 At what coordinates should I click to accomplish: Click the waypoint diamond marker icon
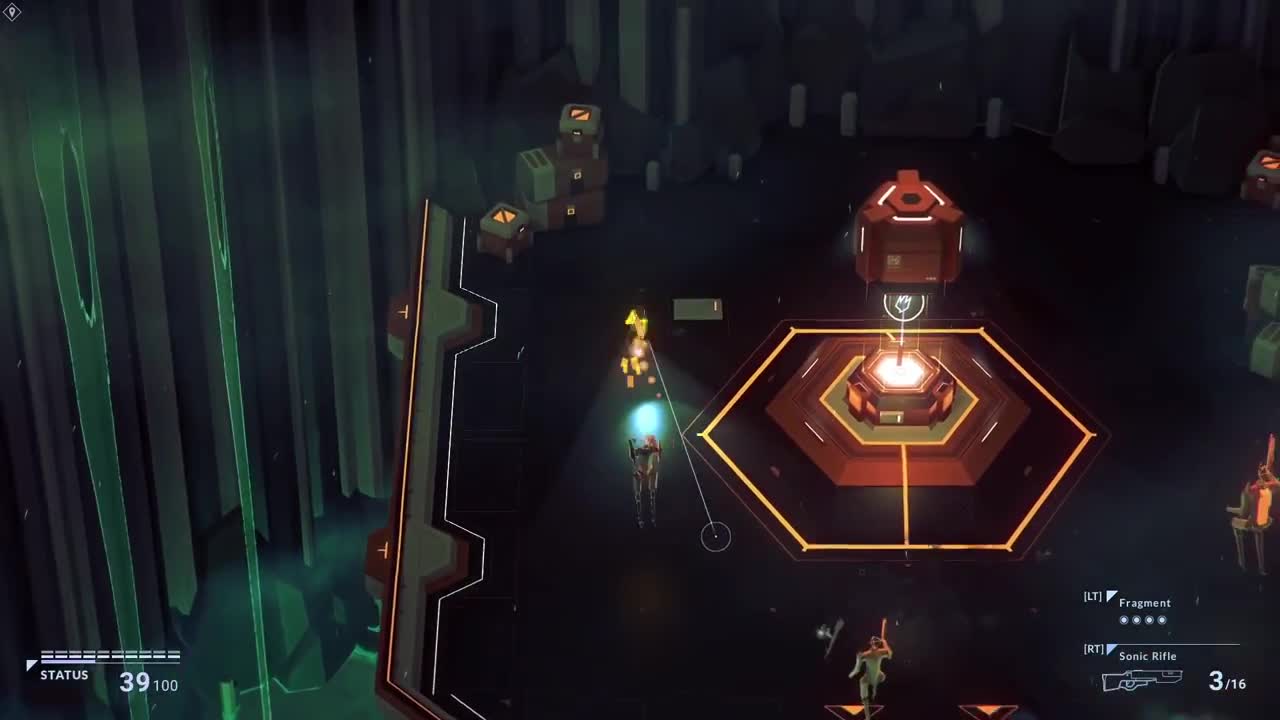pos(10,10)
